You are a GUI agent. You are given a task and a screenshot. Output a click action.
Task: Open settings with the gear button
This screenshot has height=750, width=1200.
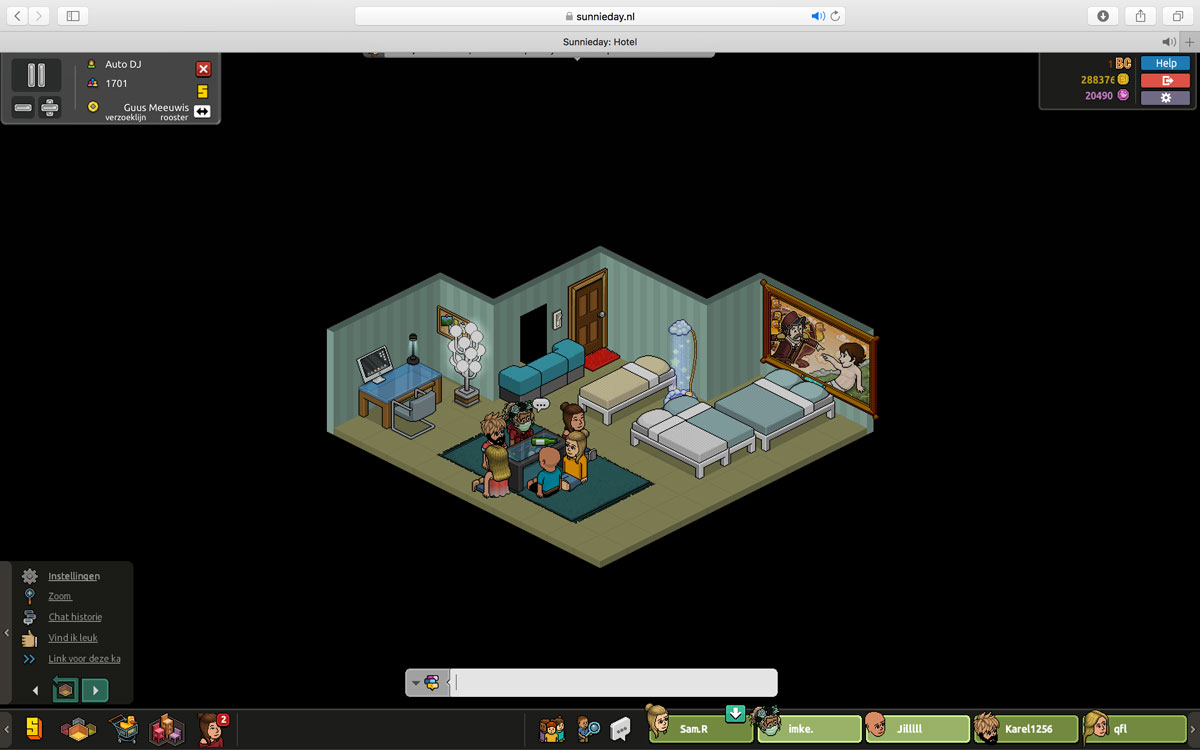[x=1165, y=98]
